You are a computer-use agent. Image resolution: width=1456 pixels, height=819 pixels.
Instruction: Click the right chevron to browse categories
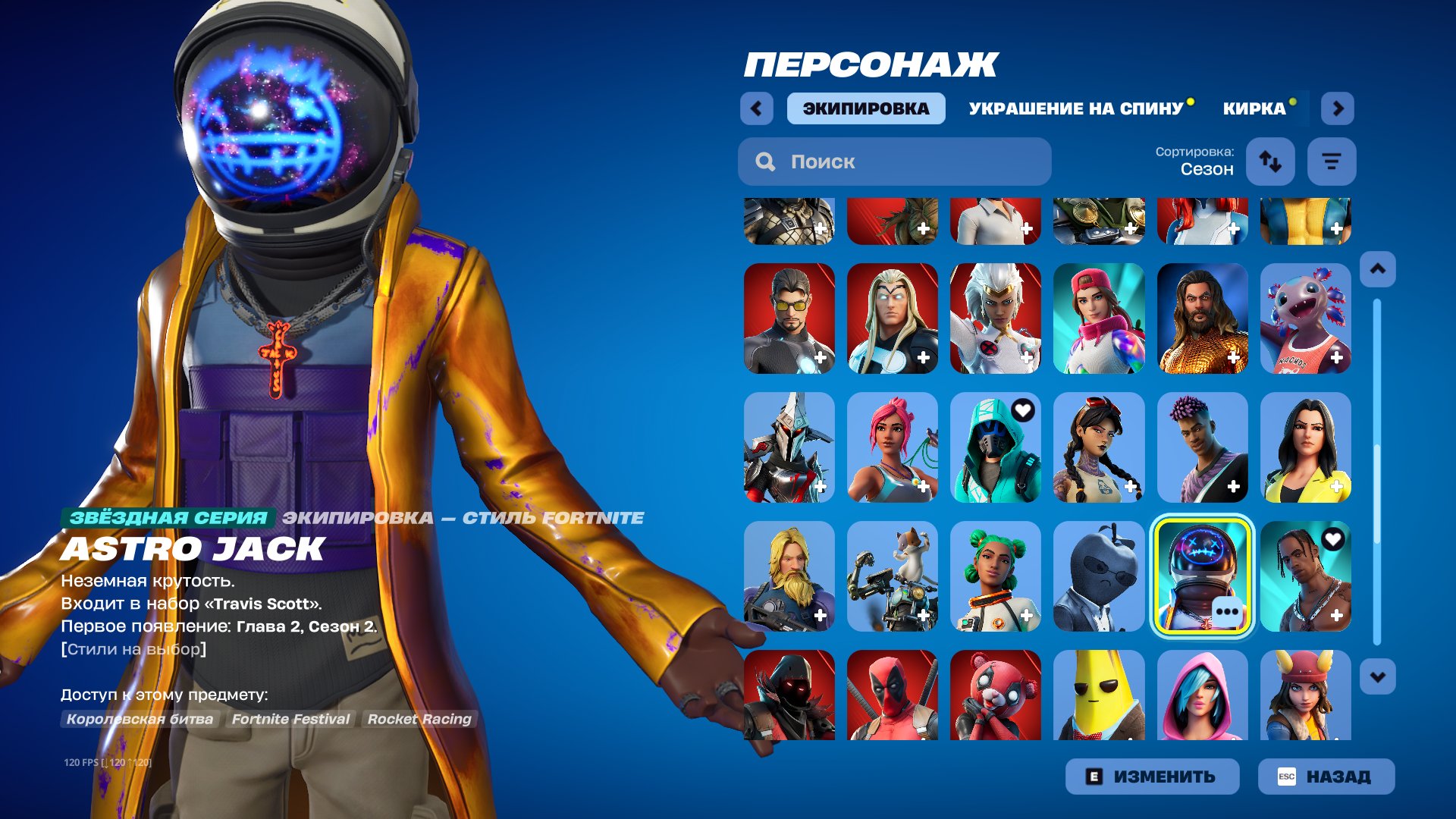1339,108
